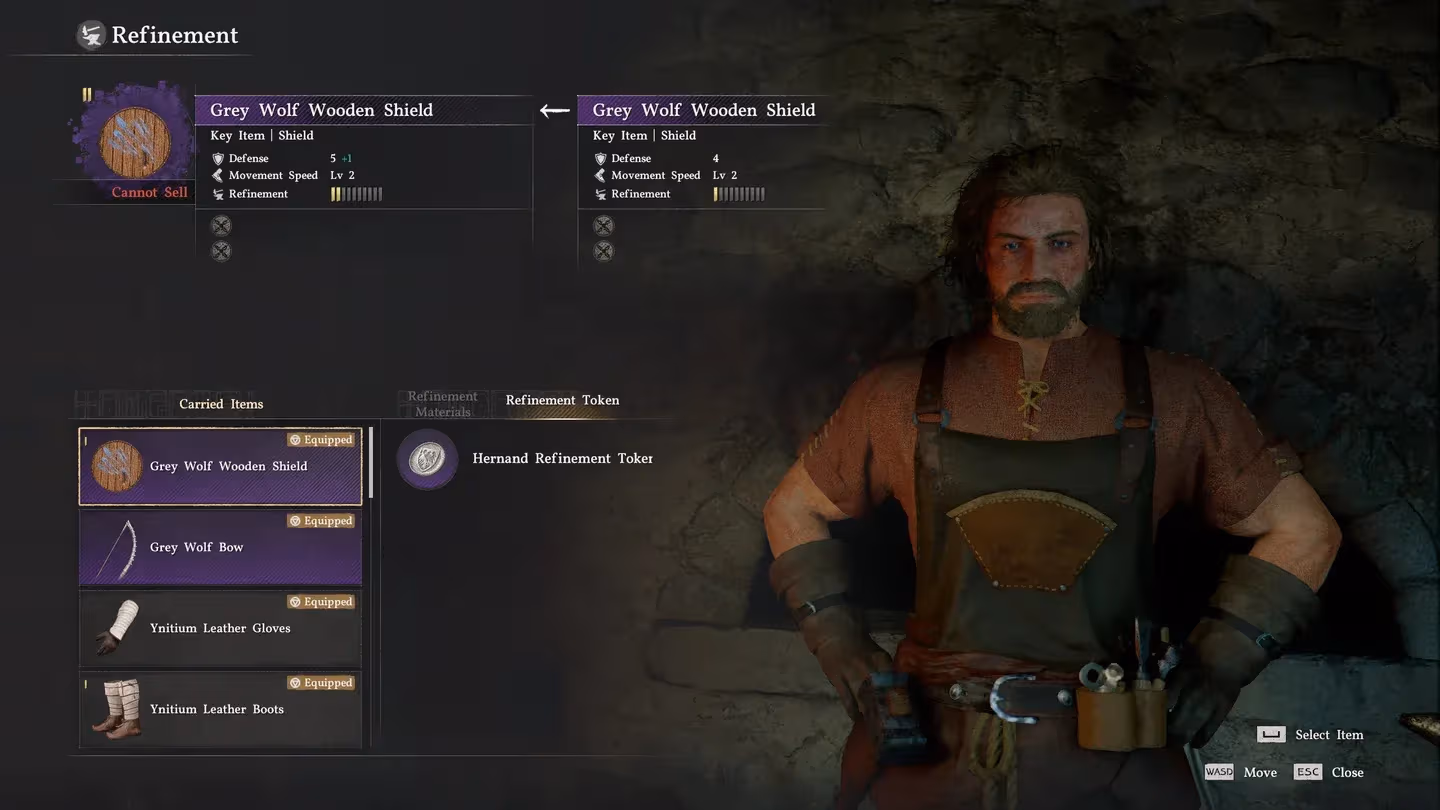Select the Hernand Refinement Token coin icon
Viewport: 1440px width, 810px height.
427,458
